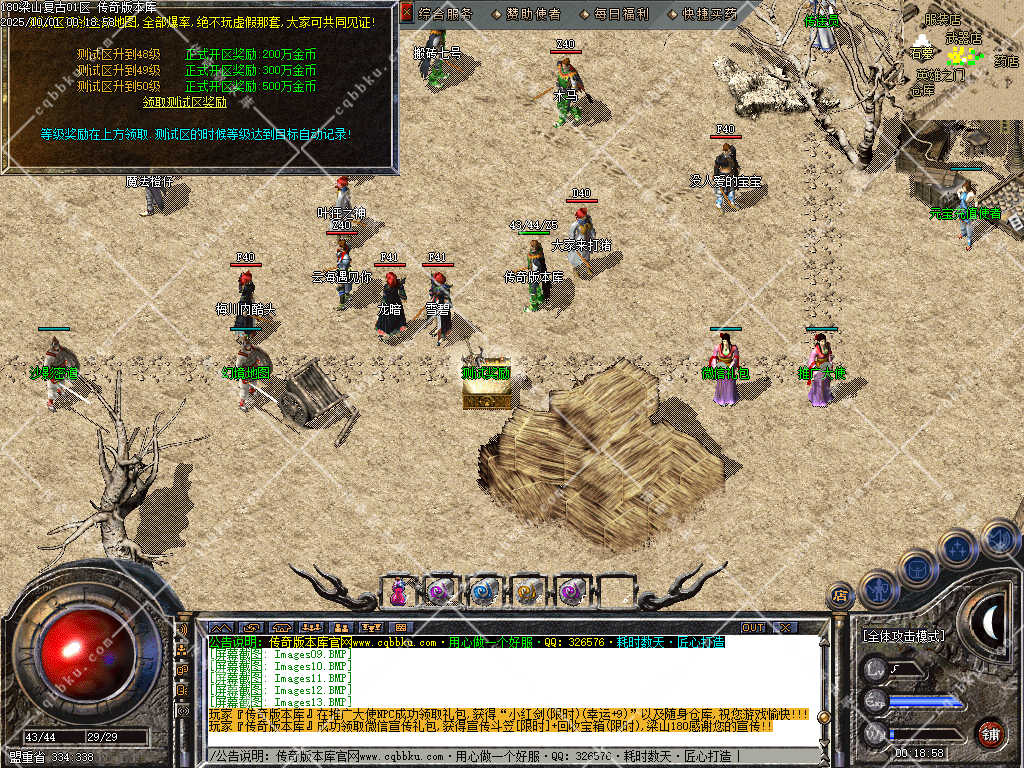
Task: Open the red 铺 stall button
Action: (990, 733)
